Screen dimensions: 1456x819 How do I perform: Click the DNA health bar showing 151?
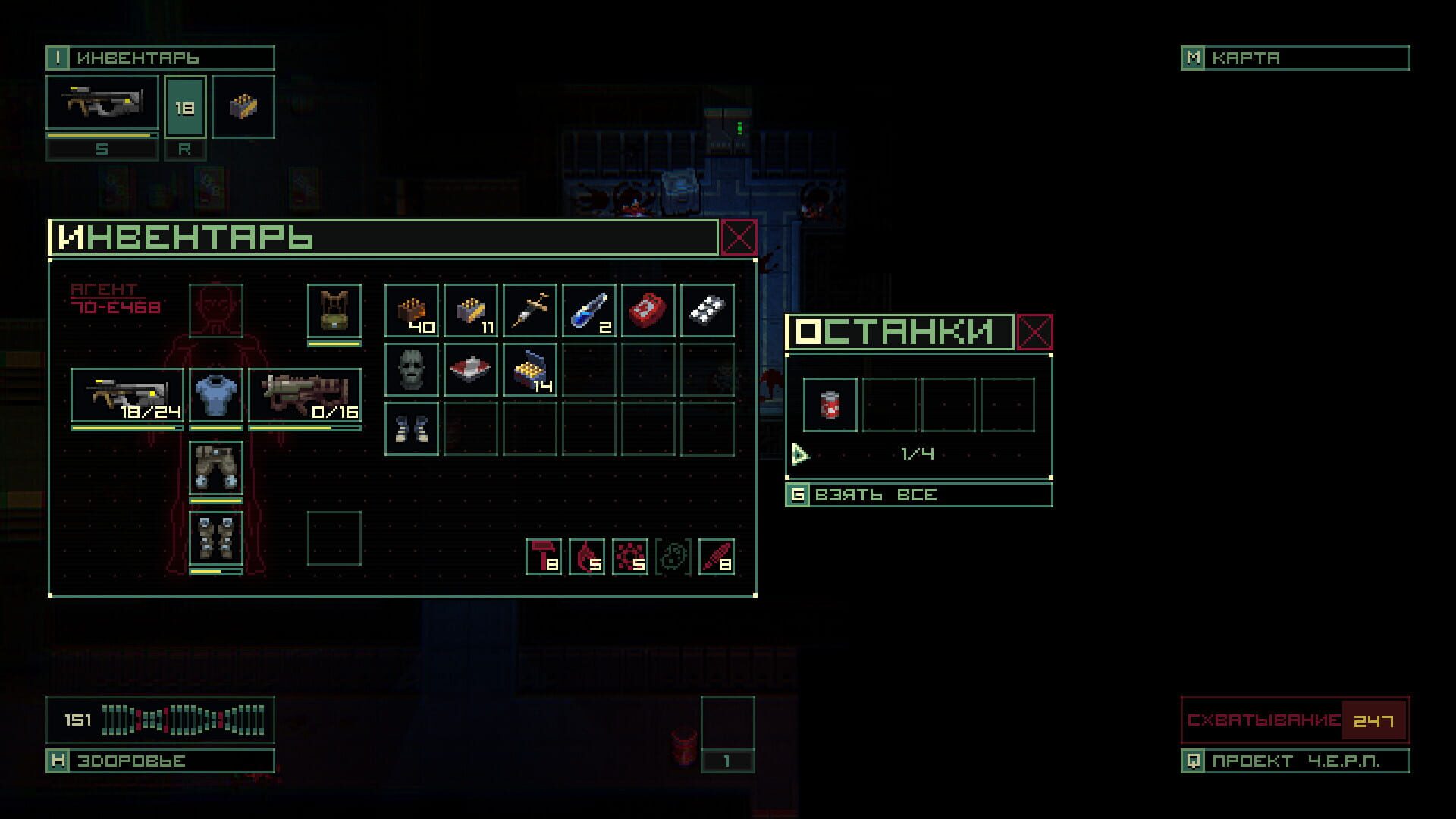click(159, 720)
